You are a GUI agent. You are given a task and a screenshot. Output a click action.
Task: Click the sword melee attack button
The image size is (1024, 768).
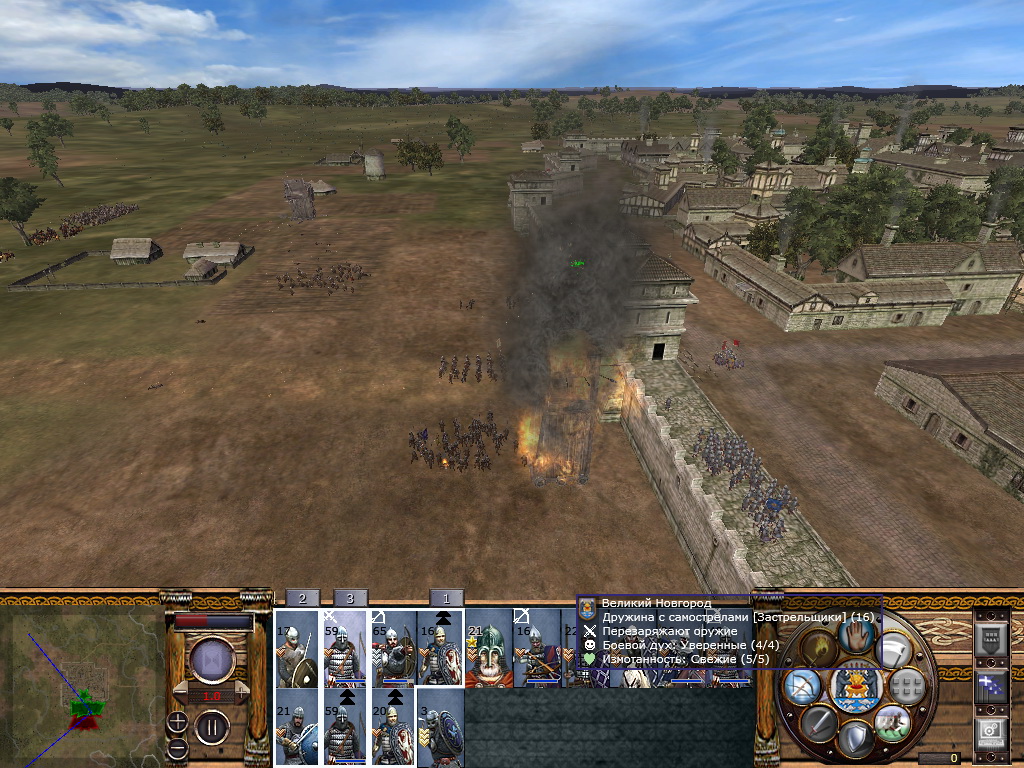819,722
